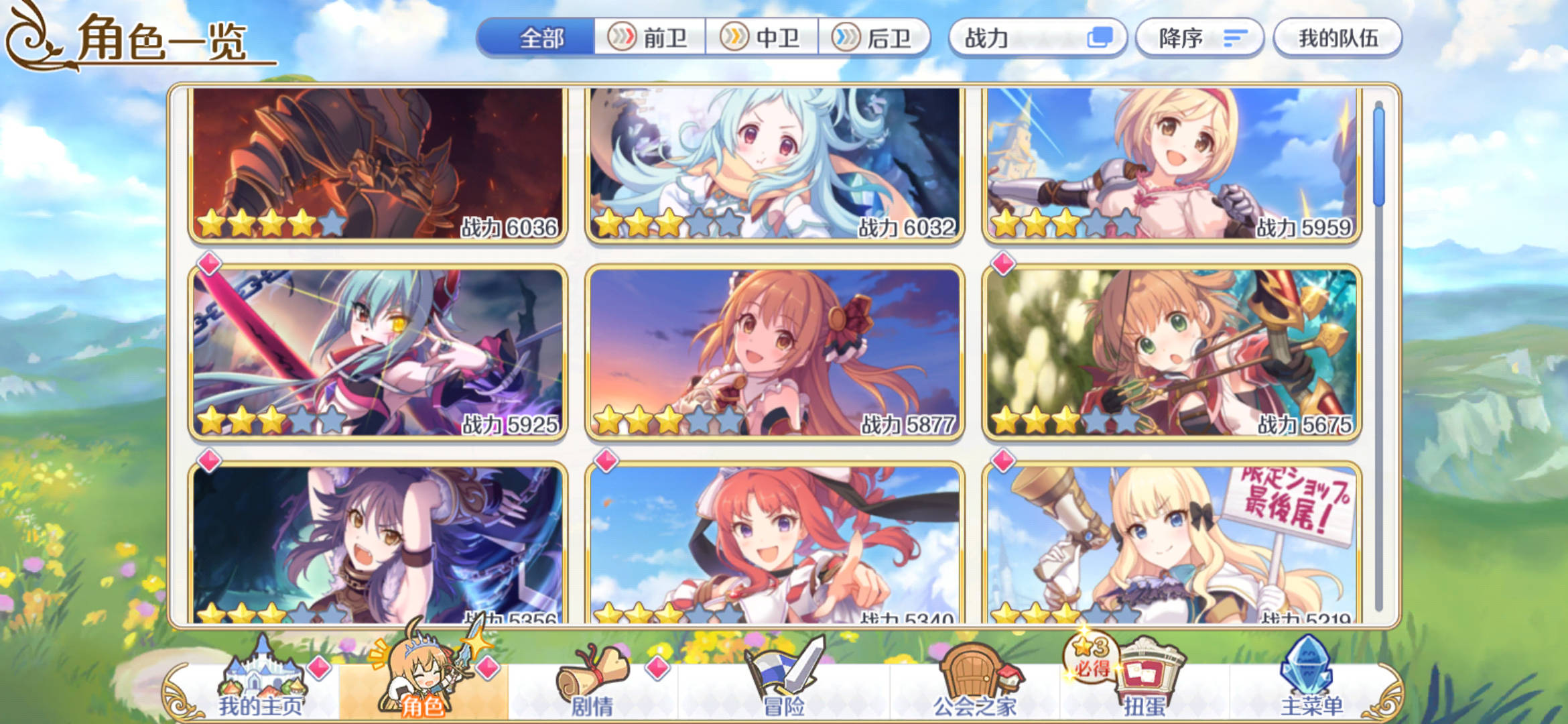This screenshot has width=1568, height=724.
Task: Select the 后卫 (rear guard) filter
Action: pyautogui.click(x=874, y=38)
